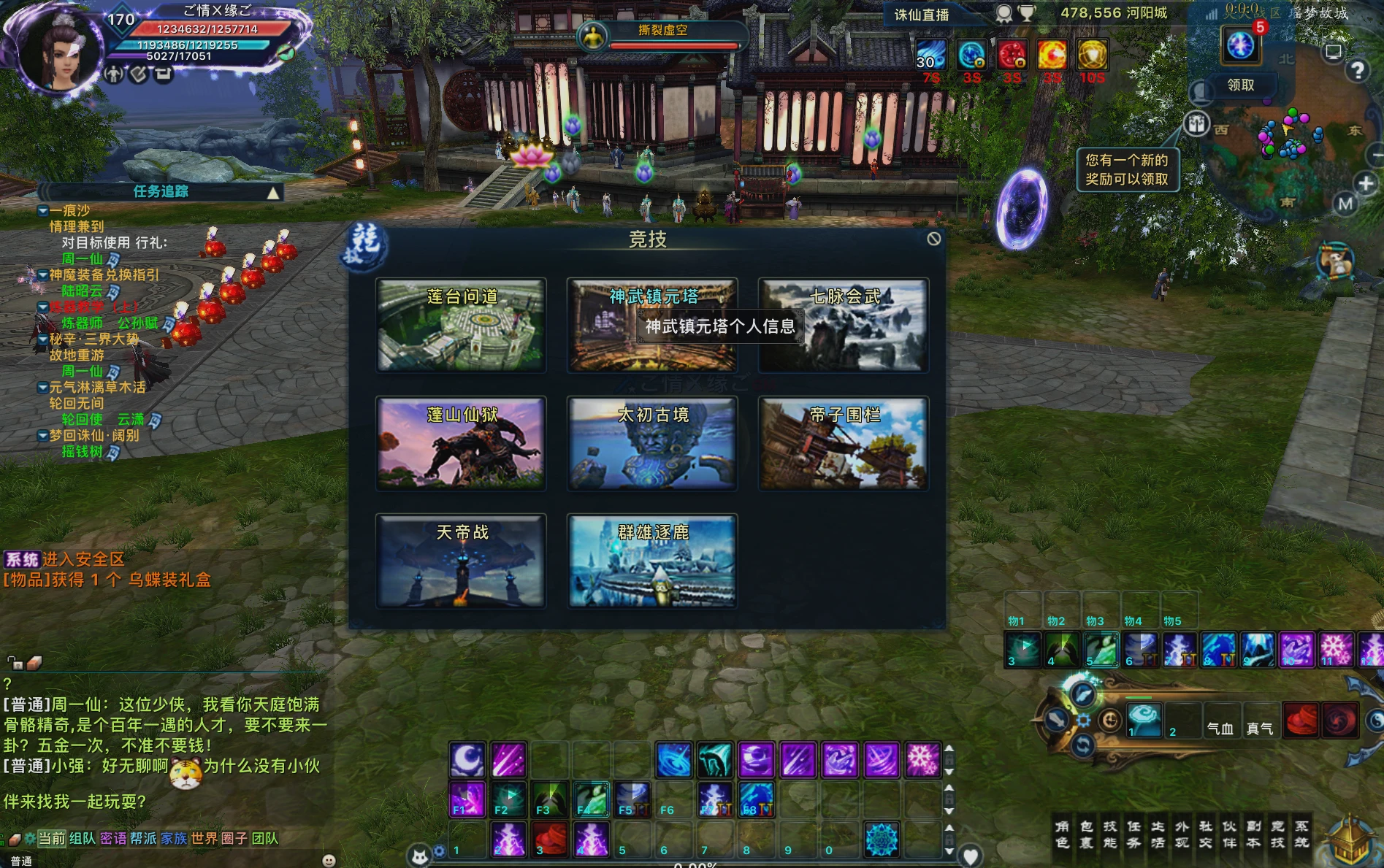Select the 七脉会武 arena tile
Screen dimensions: 1384x868
[844, 326]
